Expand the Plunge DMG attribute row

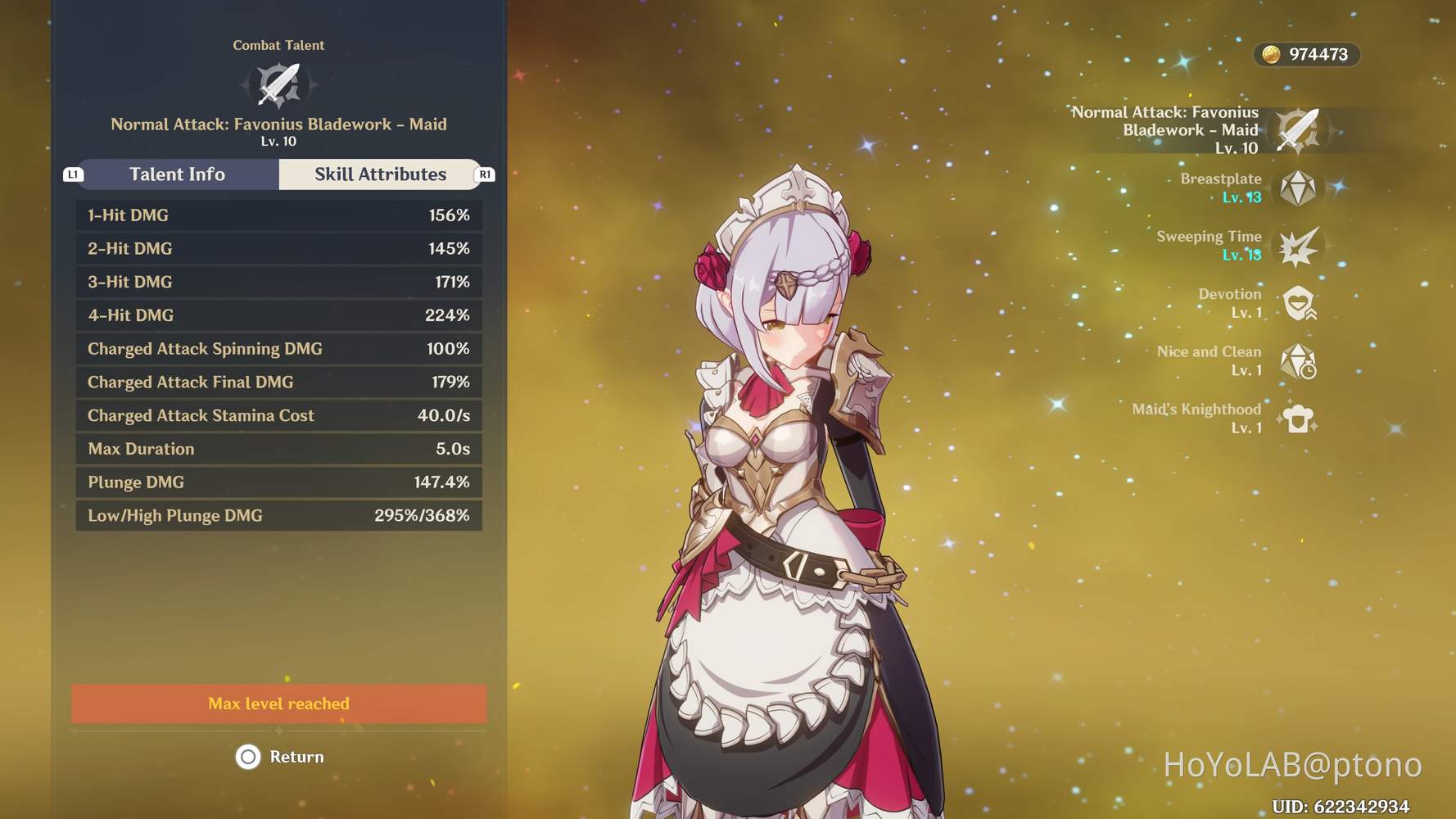pos(278,482)
